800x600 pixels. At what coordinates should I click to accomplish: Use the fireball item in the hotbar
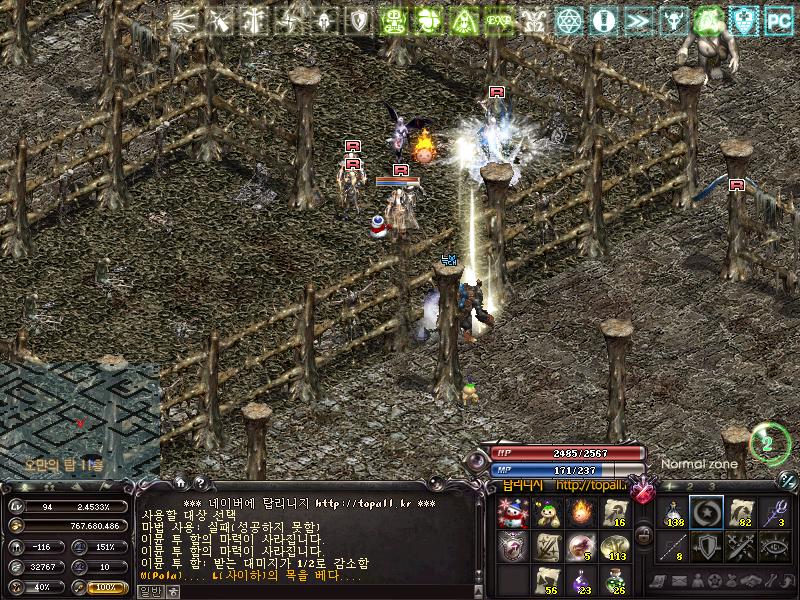point(581,513)
